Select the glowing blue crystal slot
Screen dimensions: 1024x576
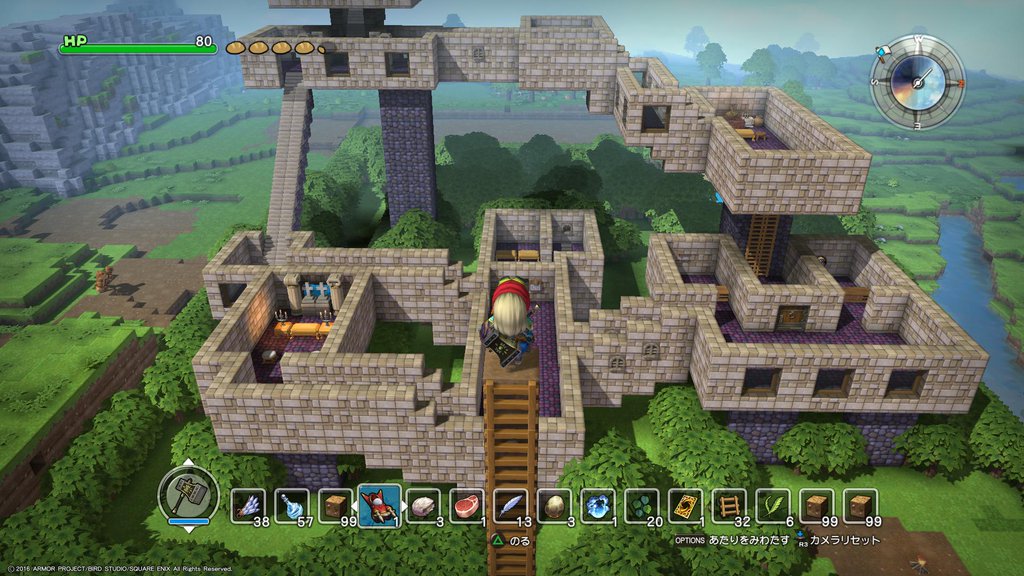pyautogui.click(x=598, y=506)
